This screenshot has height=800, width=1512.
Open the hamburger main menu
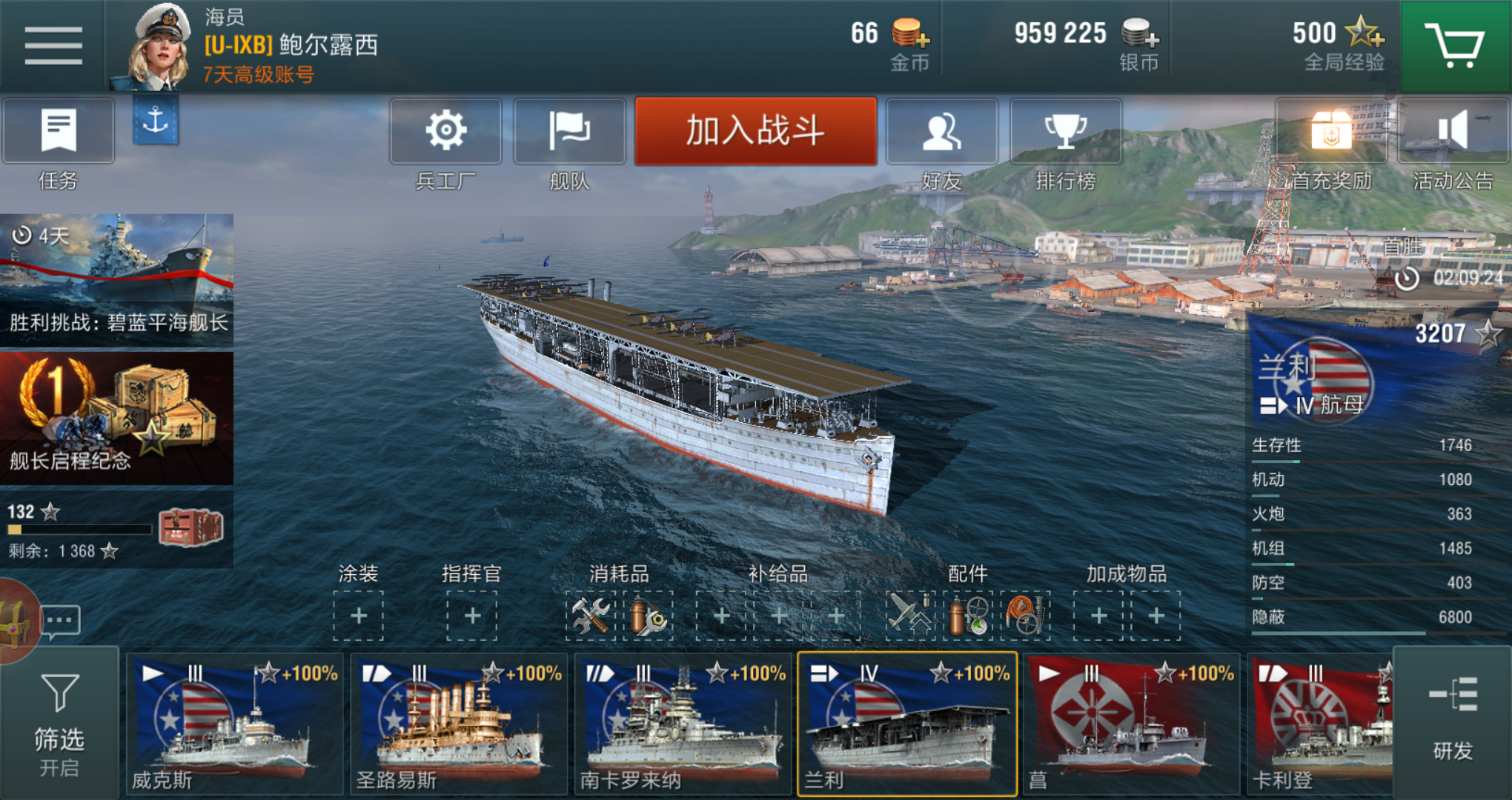[x=53, y=46]
